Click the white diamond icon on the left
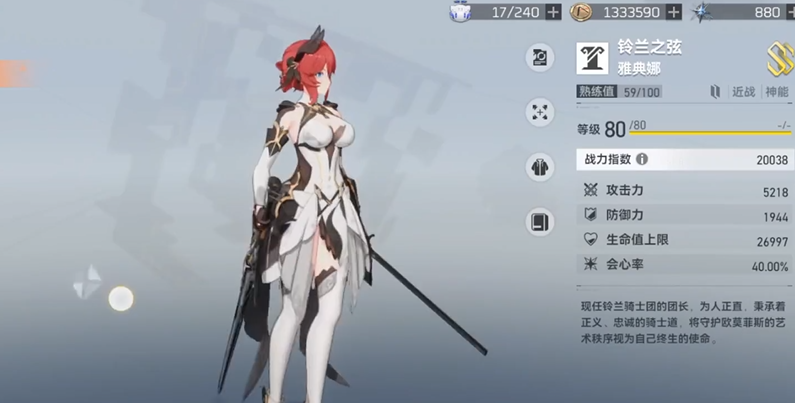 [87, 283]
